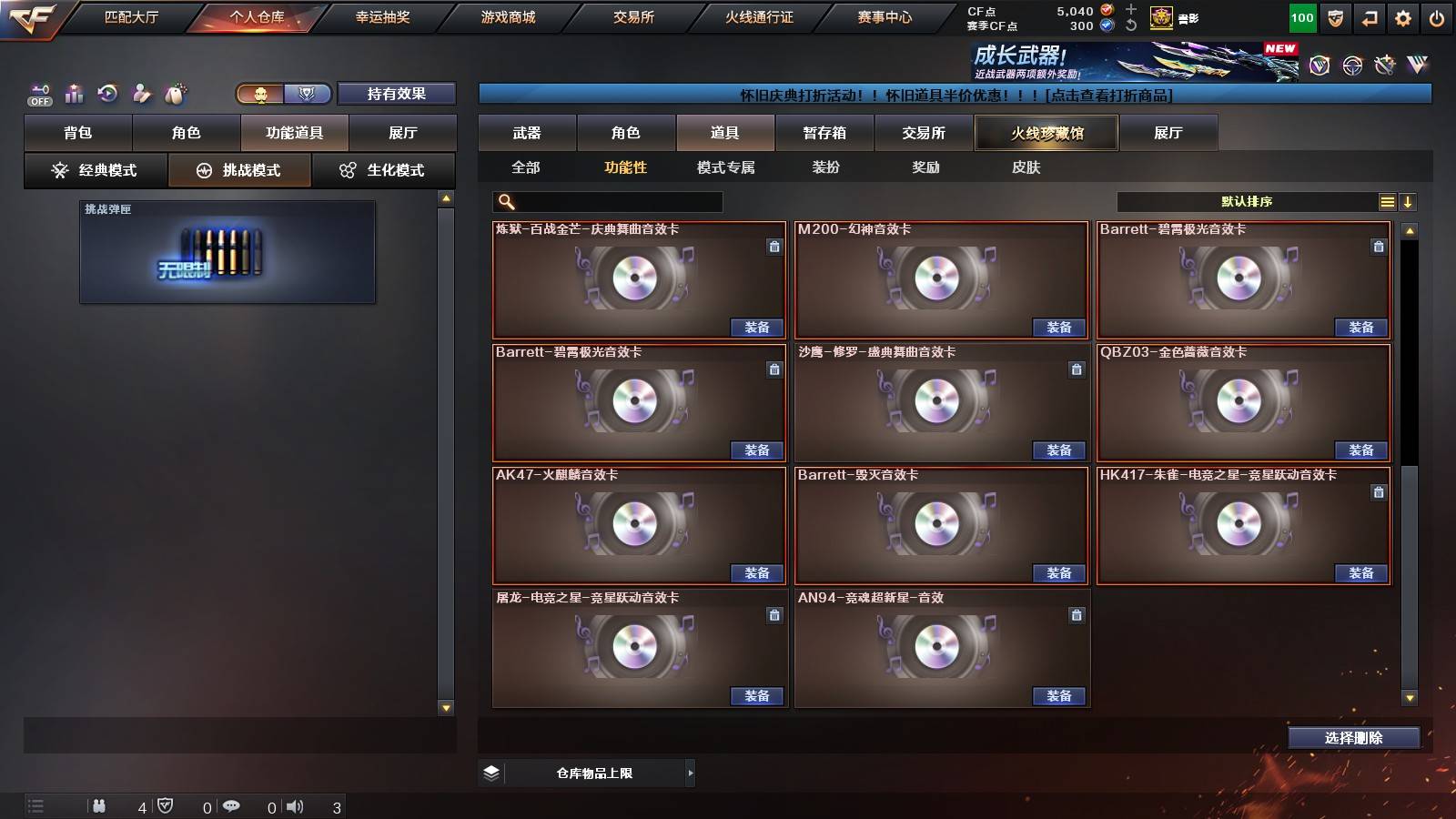Click the down arrow next to the sort selector

click(x=1410, y=202)
